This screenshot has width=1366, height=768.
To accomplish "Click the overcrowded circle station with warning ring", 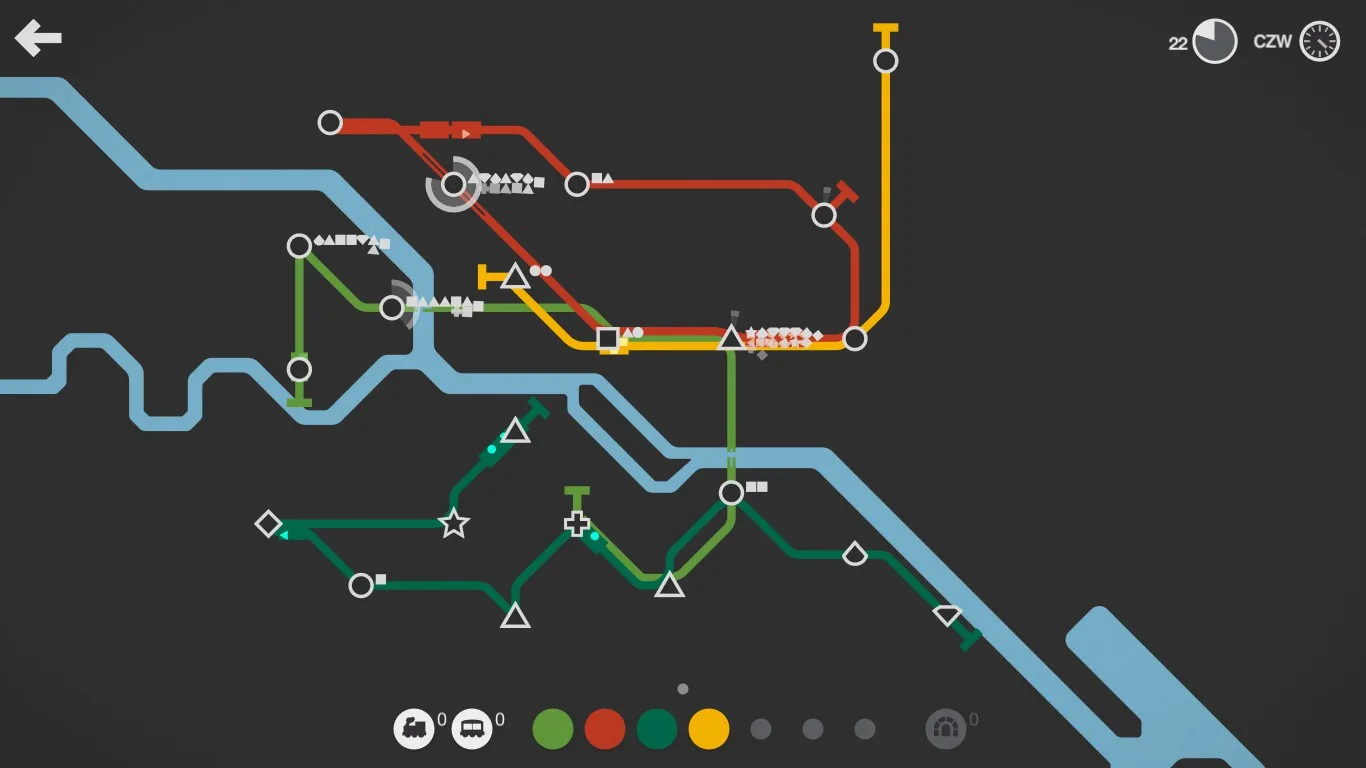I will point(452,184).
